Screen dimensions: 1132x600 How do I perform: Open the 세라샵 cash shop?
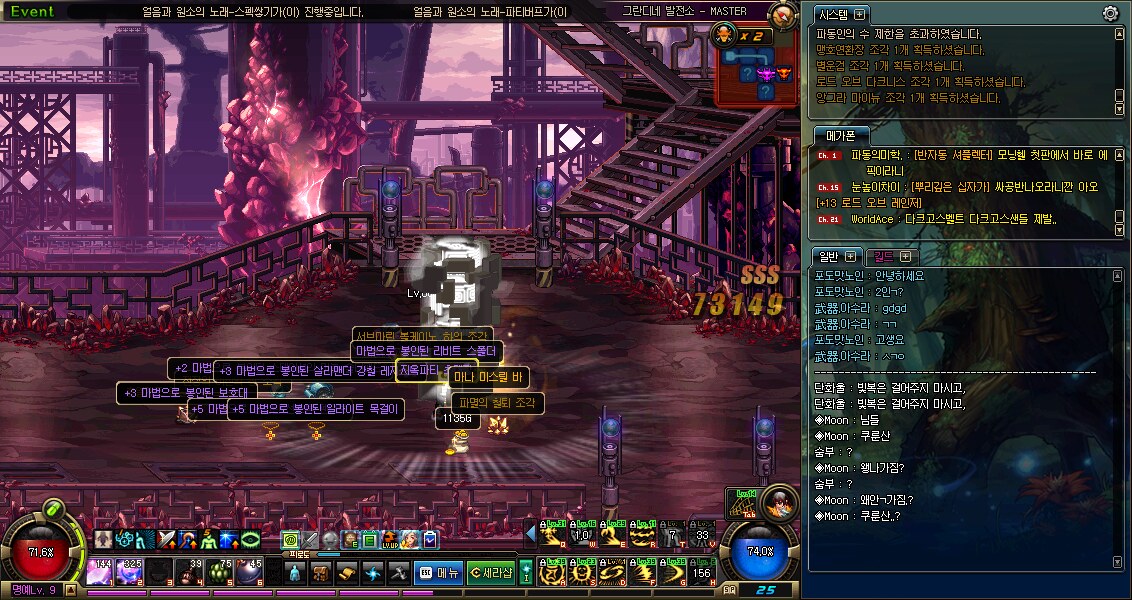tap(491, 573)
